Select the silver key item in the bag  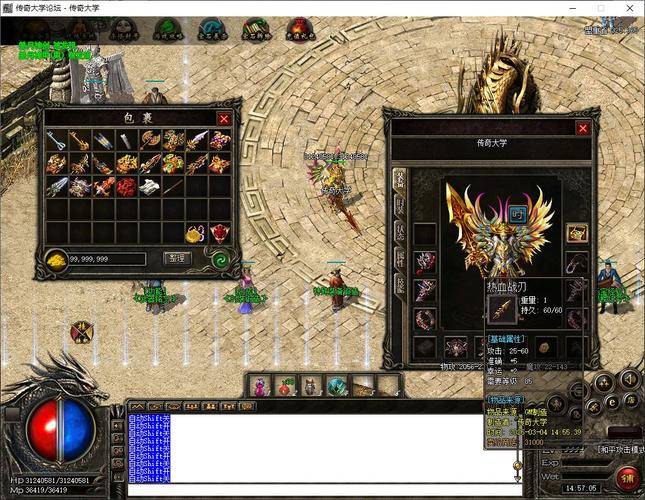(x=57, y=141)
